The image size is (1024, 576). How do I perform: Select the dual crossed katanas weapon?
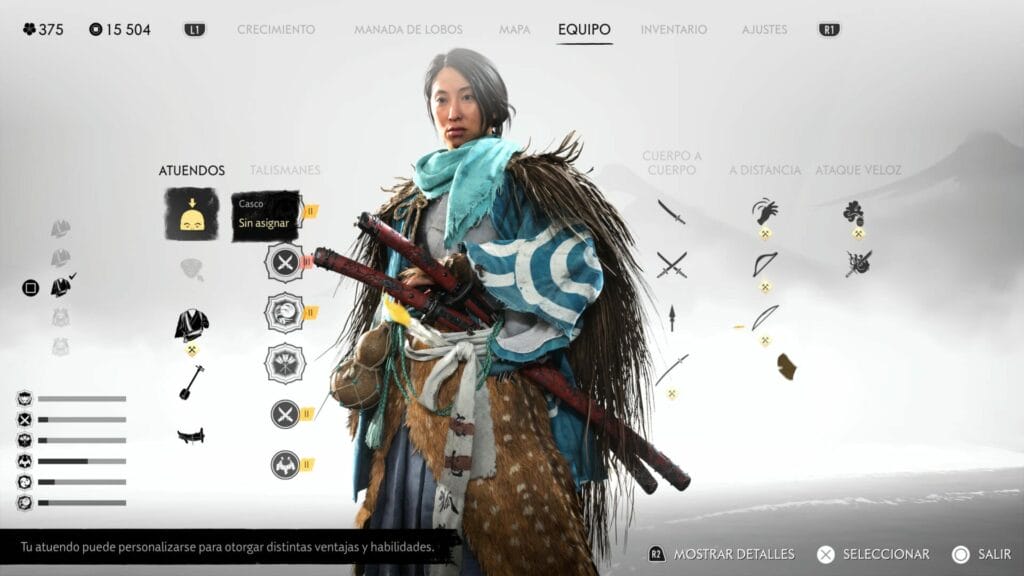(671, 264)
